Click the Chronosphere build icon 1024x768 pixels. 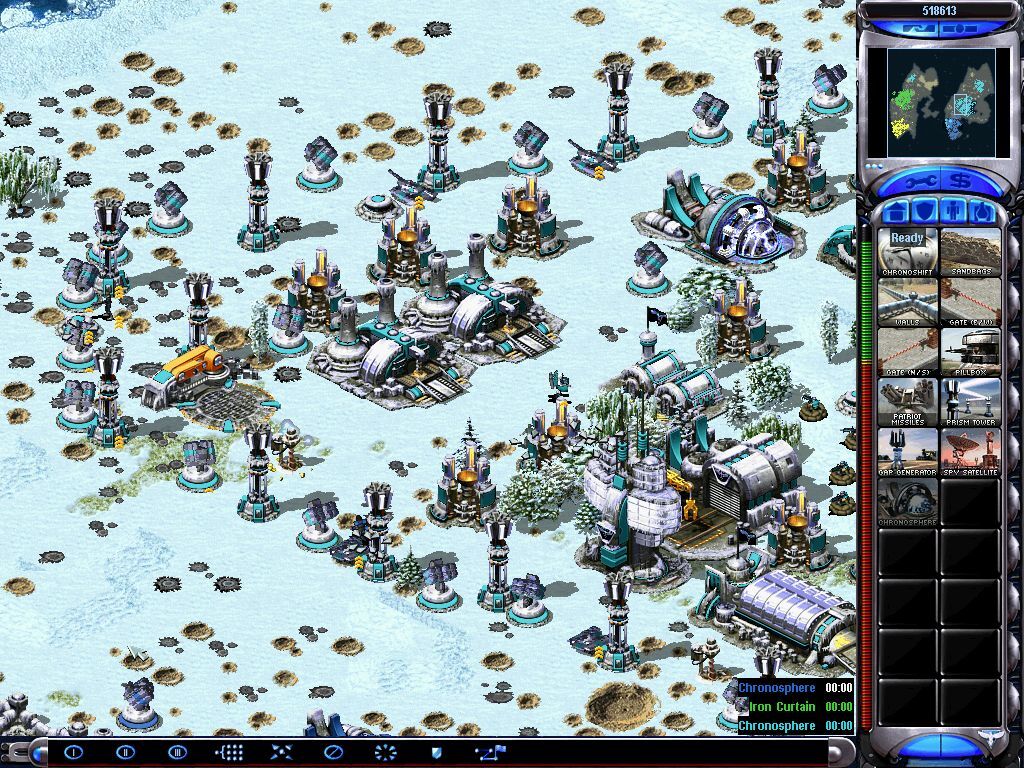908,502
